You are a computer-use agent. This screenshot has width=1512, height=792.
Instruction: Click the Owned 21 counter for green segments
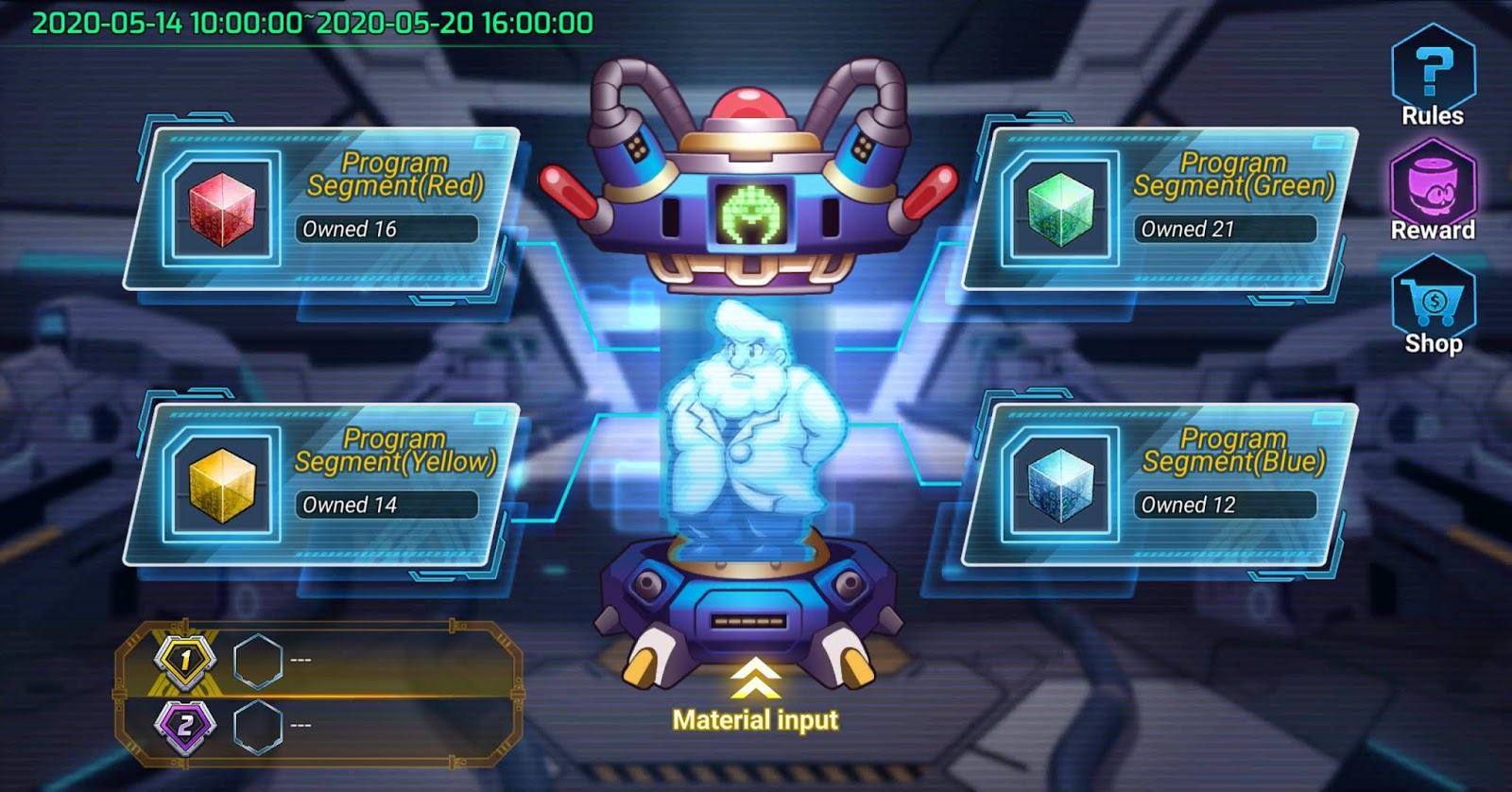[1225, 229]
